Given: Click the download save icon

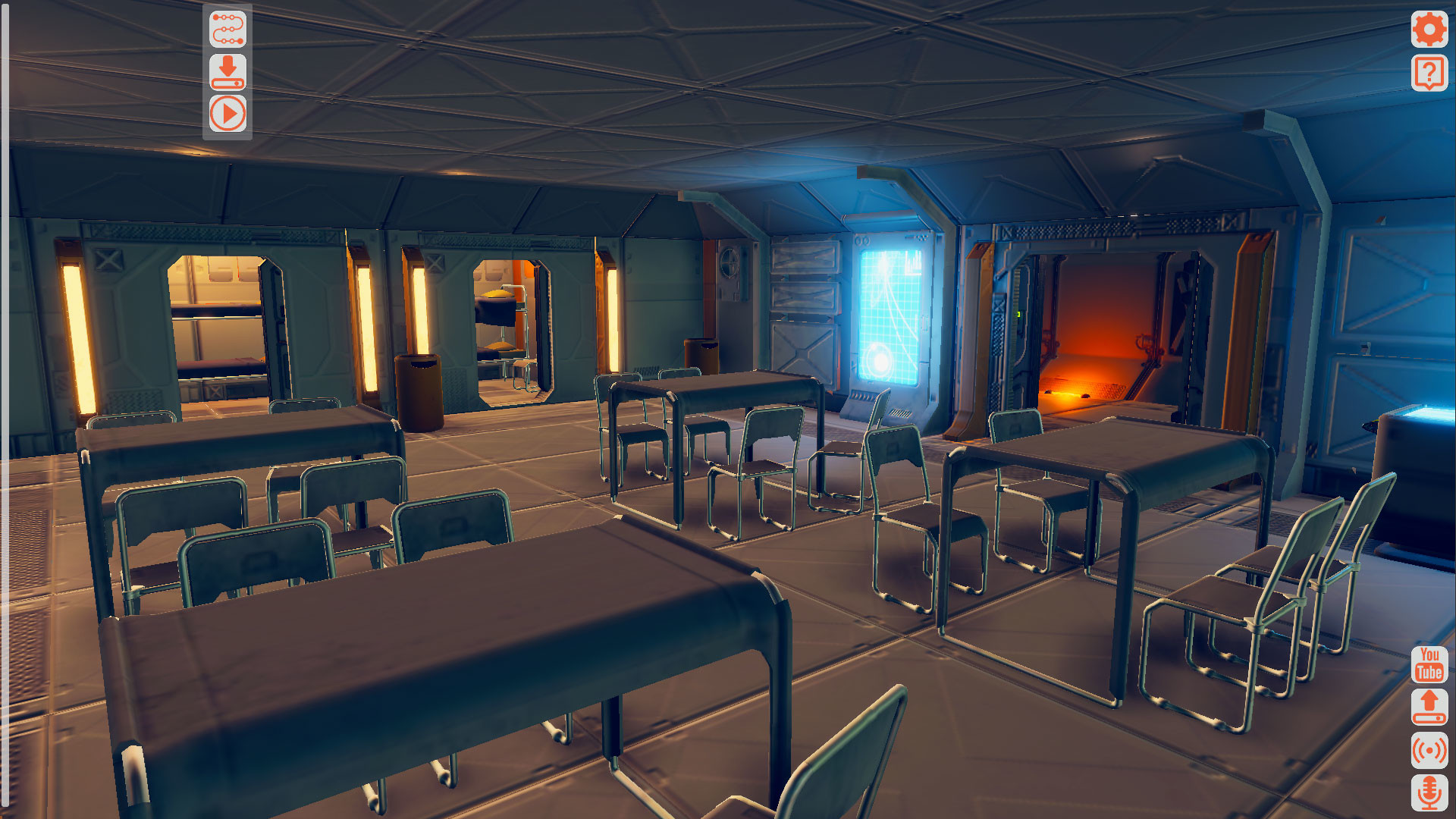Looking at the screenshot, I should pyautogui.click(x=229, y=73).
